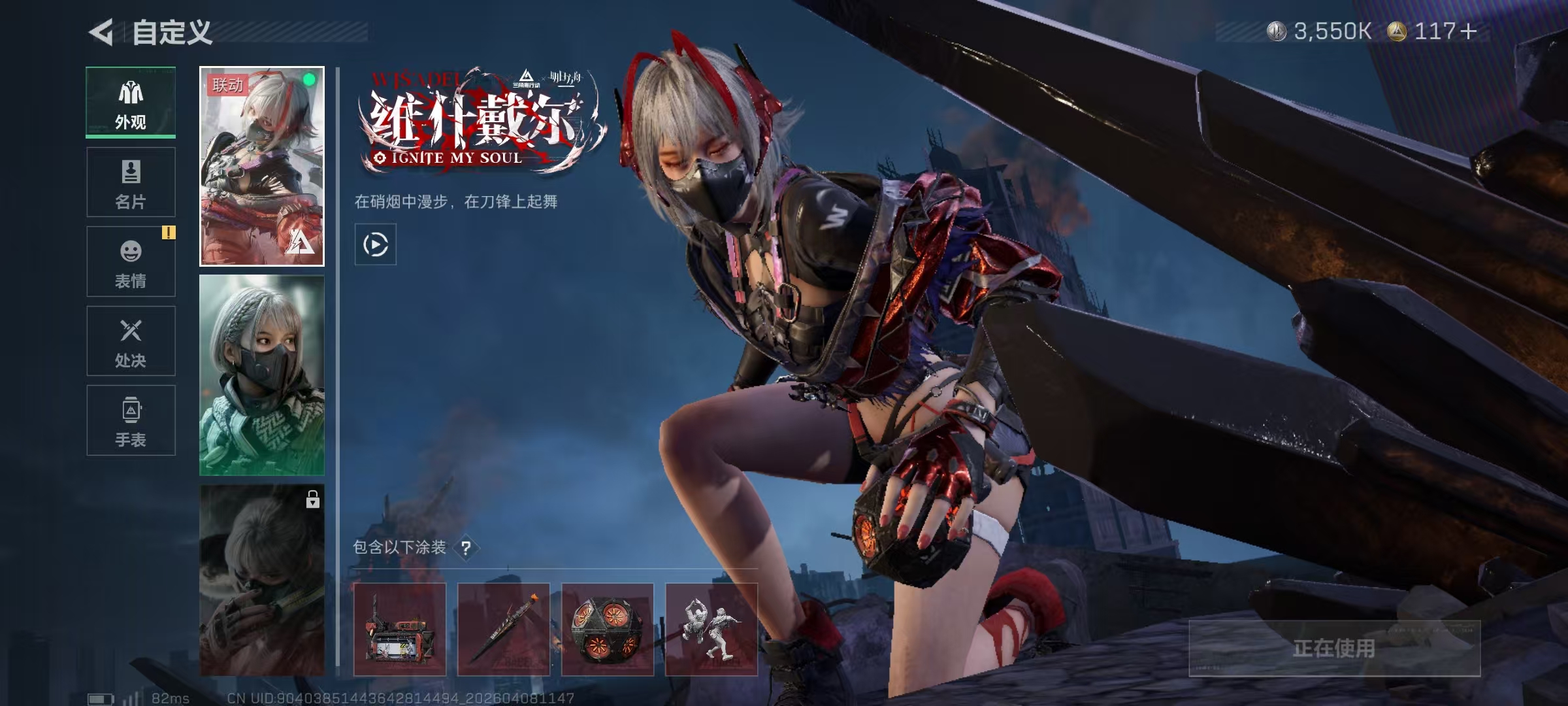Choose the green jacket braided-hair skin

click(x=261, y=375)
